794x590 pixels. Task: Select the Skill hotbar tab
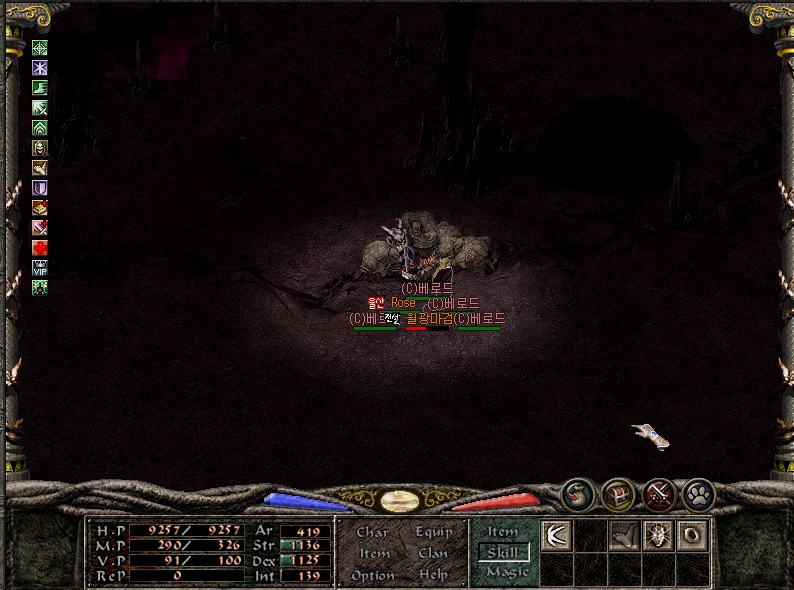click(503, 552)
